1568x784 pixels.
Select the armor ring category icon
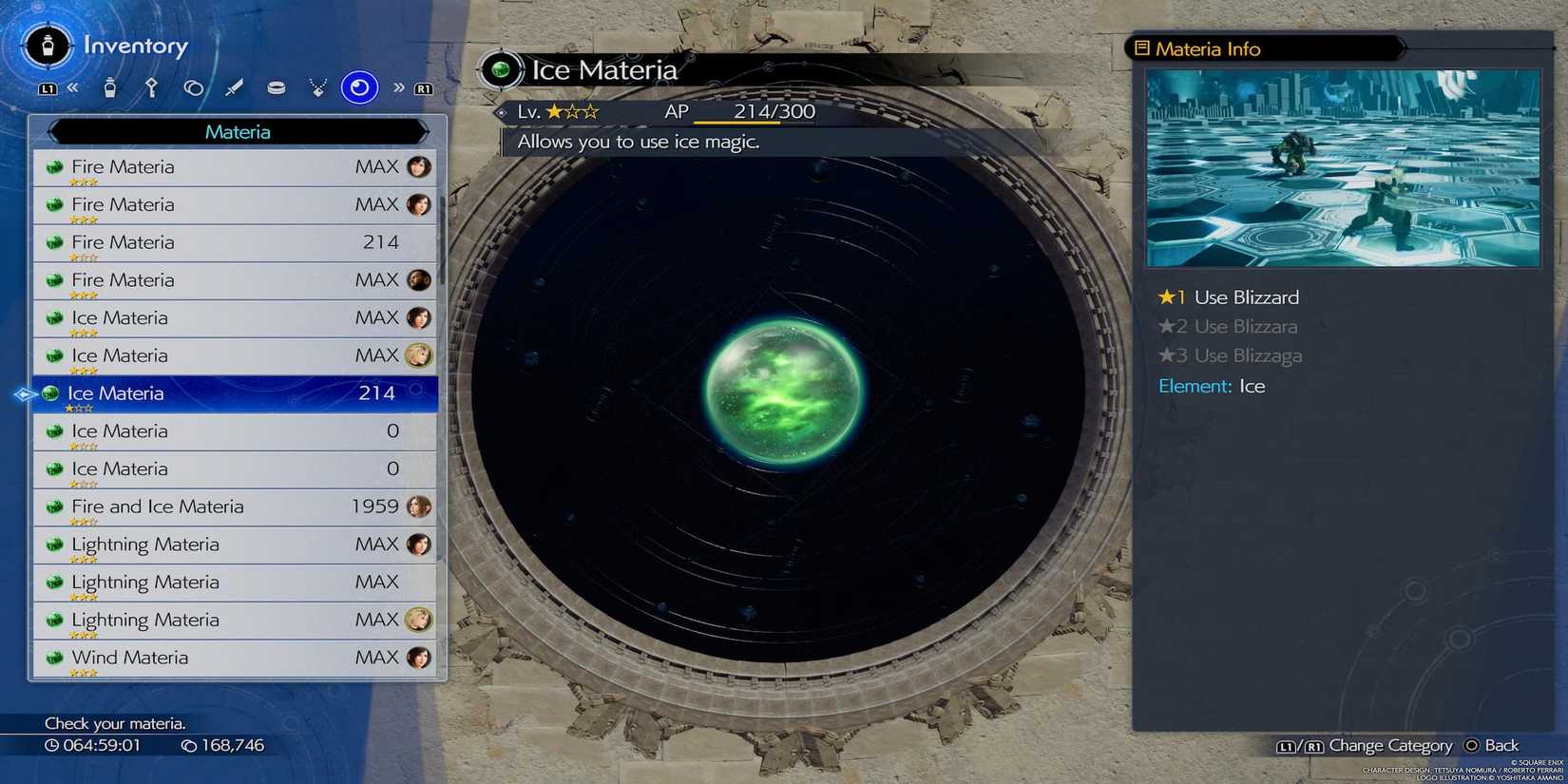point(277,87)
